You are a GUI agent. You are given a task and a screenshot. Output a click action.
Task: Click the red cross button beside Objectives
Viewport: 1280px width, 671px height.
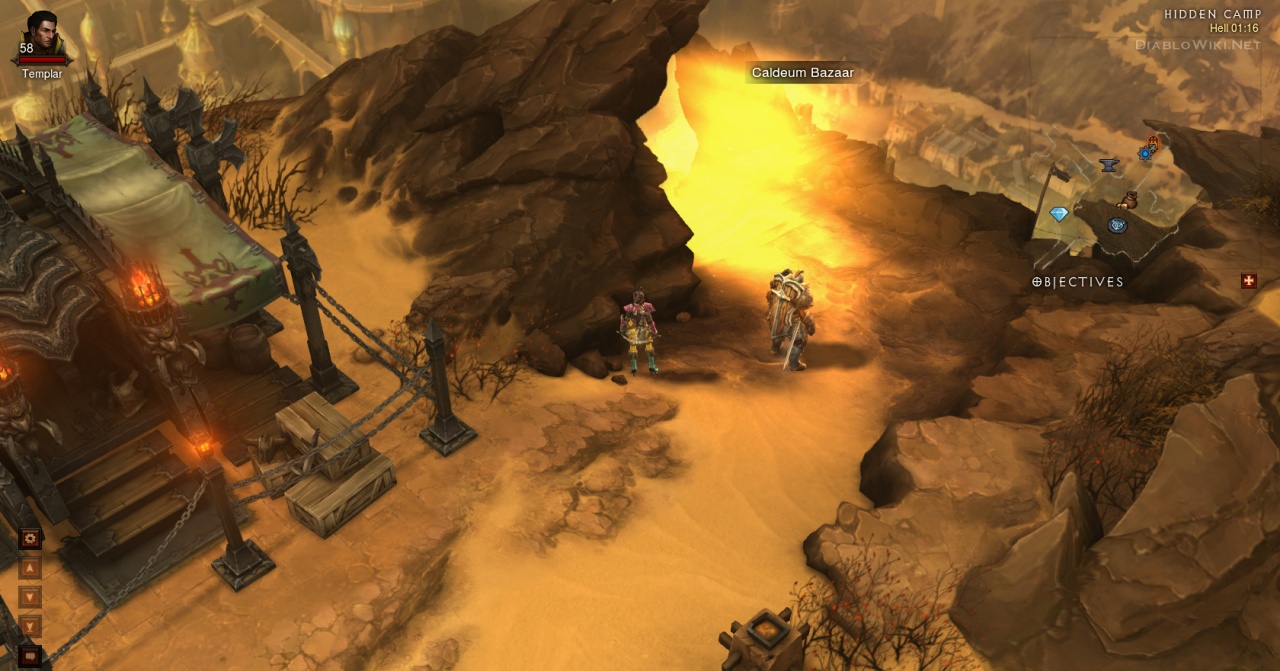point(1248,281)
